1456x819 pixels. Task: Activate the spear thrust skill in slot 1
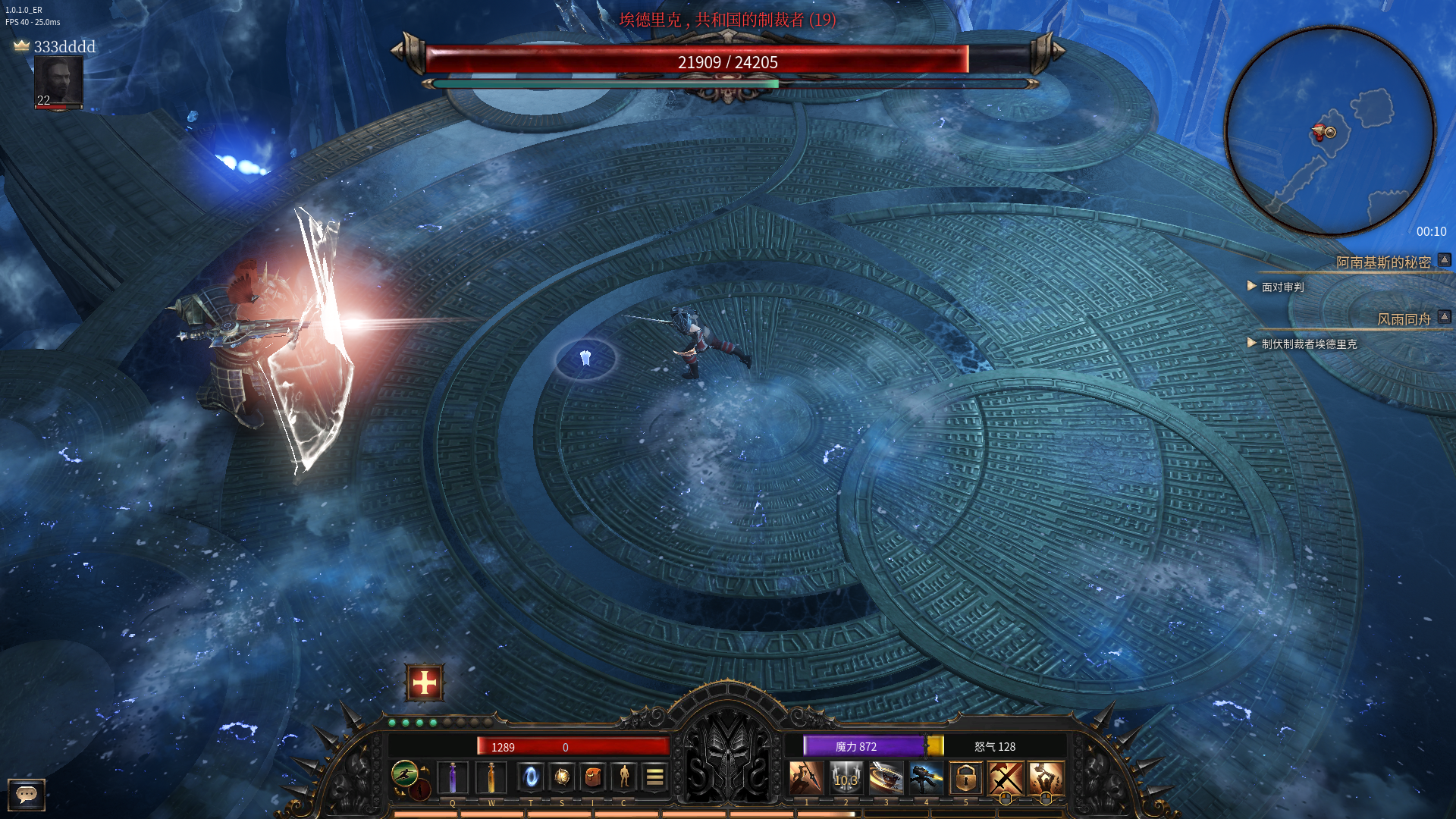(805, 778)
